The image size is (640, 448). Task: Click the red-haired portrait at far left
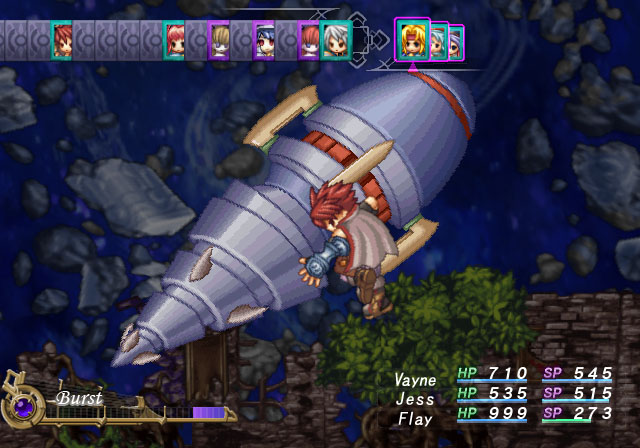[x=62, y=40]
